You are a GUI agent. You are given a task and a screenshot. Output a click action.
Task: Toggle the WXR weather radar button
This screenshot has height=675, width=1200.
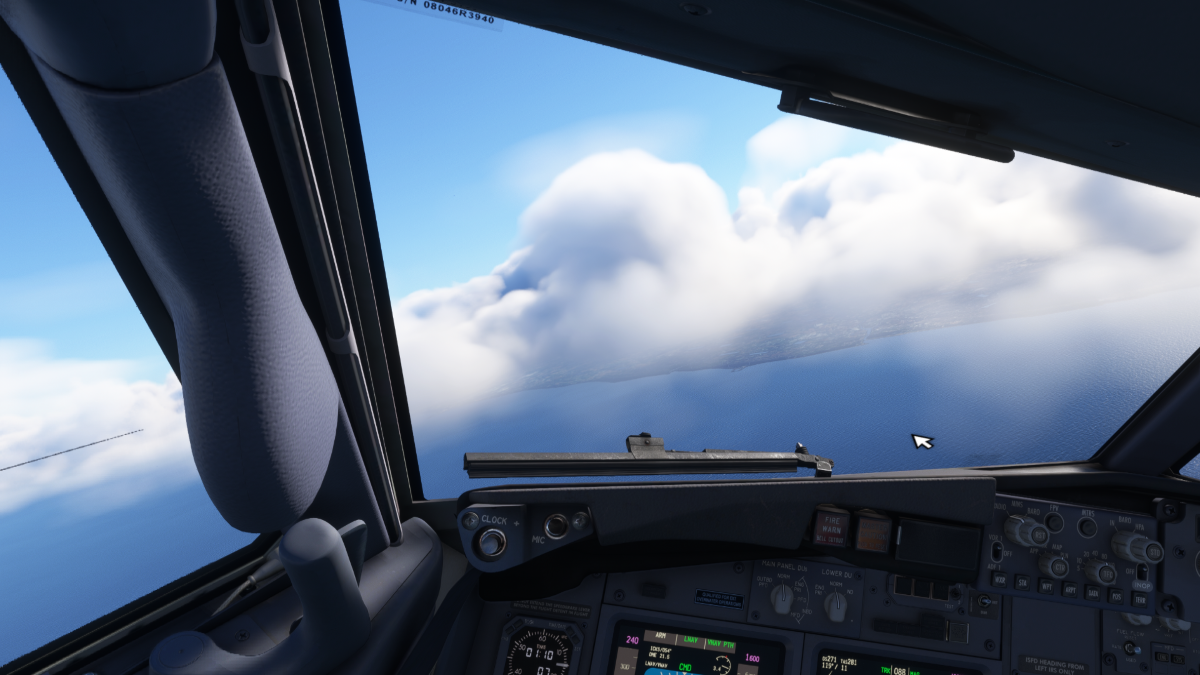[998, 580]
